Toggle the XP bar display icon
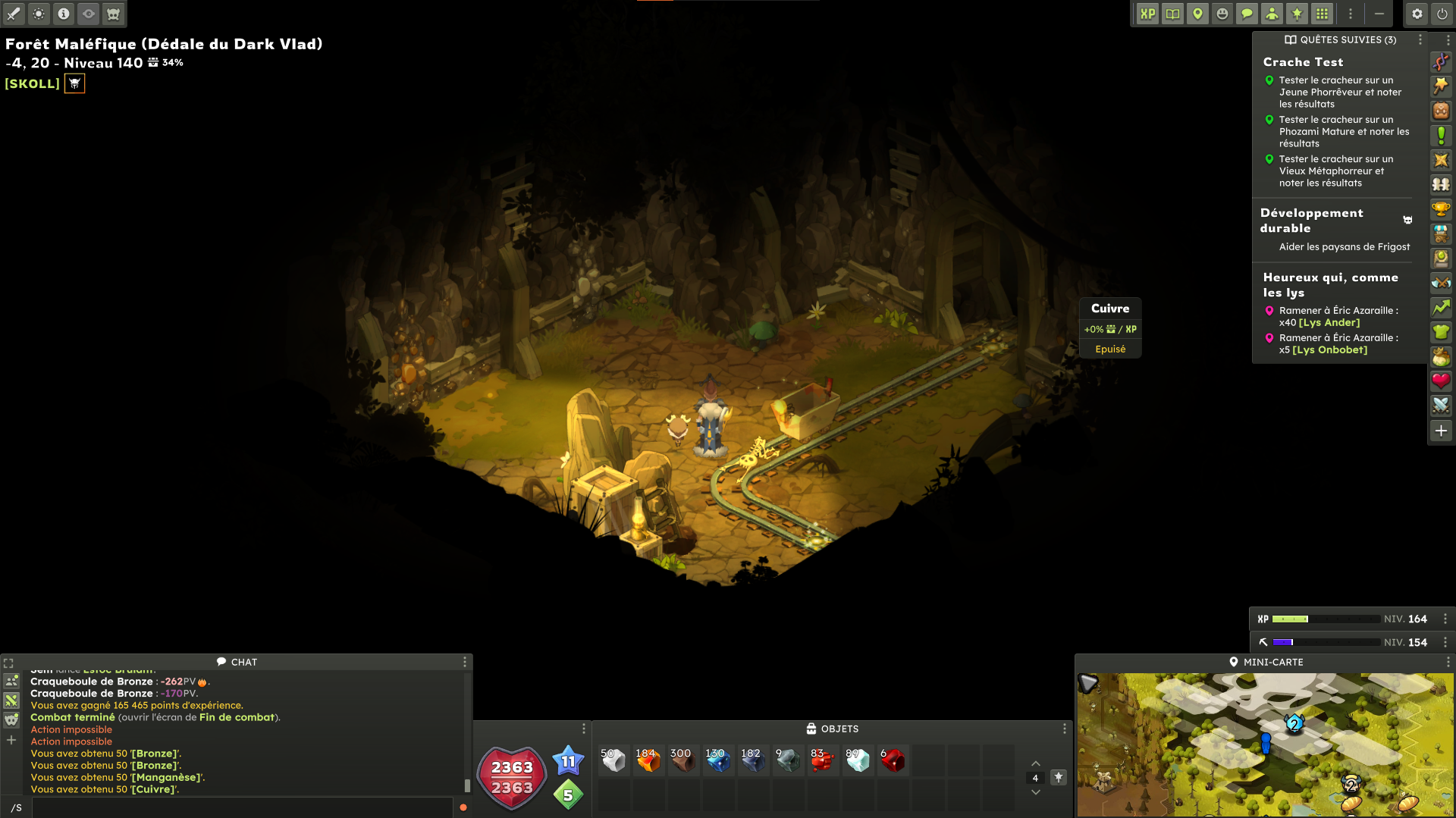 (x=1147, y=14)
